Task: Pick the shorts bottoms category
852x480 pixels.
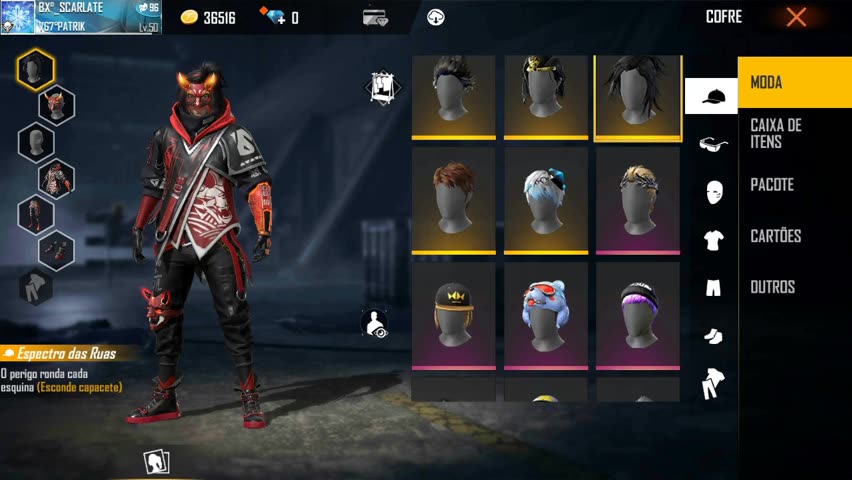Action: coord(713,288)
